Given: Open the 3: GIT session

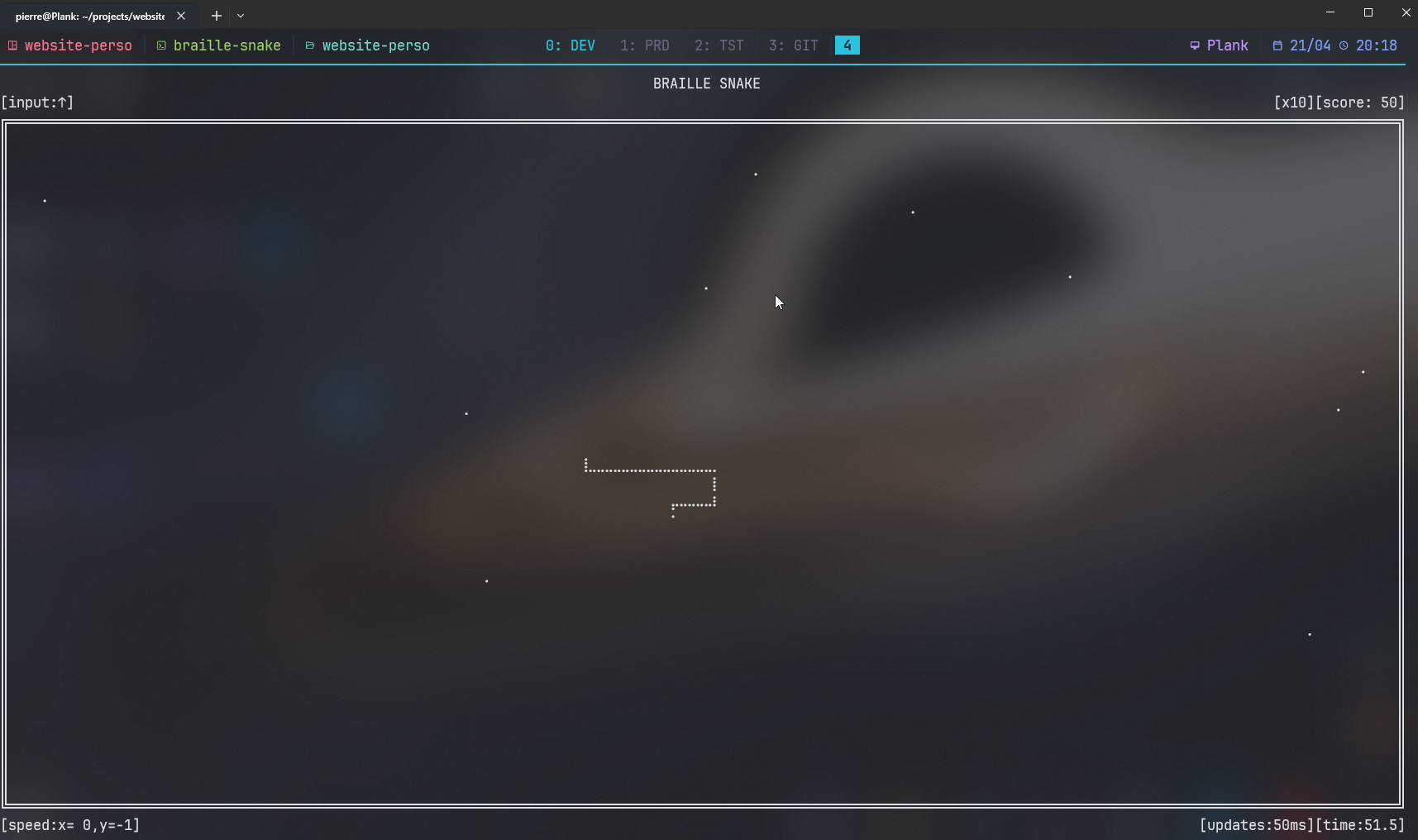Looking at the screenshot, I should (x=794, y=45).
